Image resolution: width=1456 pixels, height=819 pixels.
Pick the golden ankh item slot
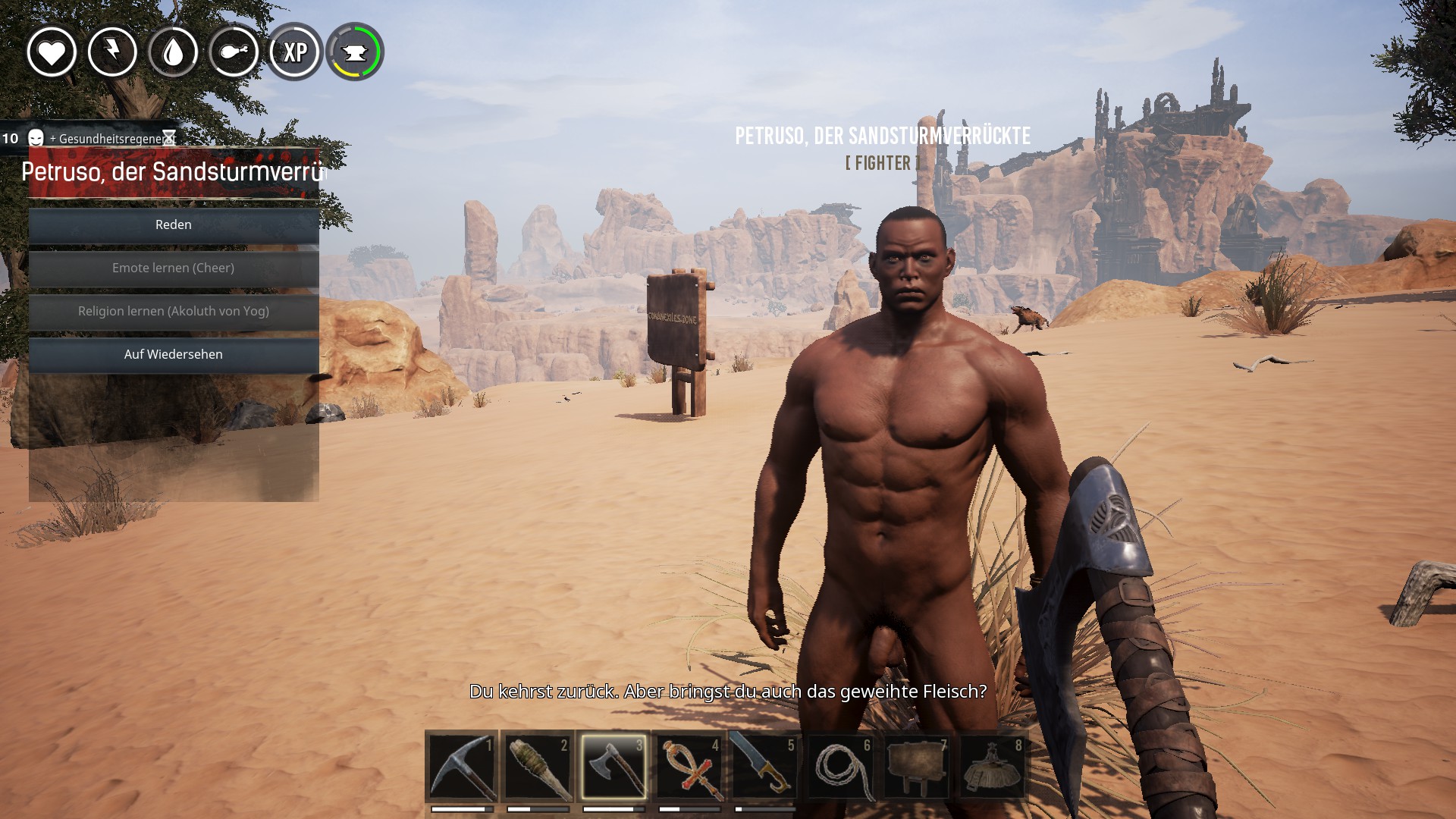click(689, 767)
